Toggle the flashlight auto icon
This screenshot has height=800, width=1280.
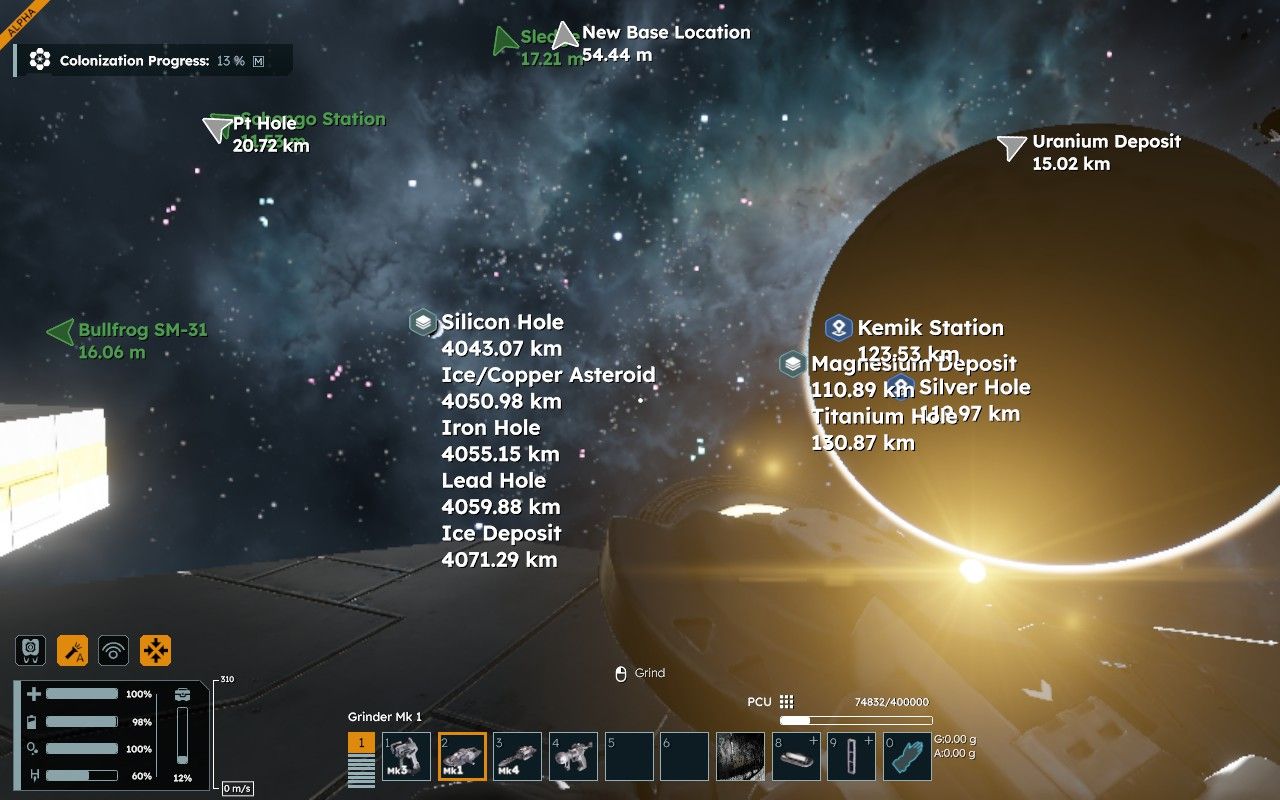tap(72, 650)
